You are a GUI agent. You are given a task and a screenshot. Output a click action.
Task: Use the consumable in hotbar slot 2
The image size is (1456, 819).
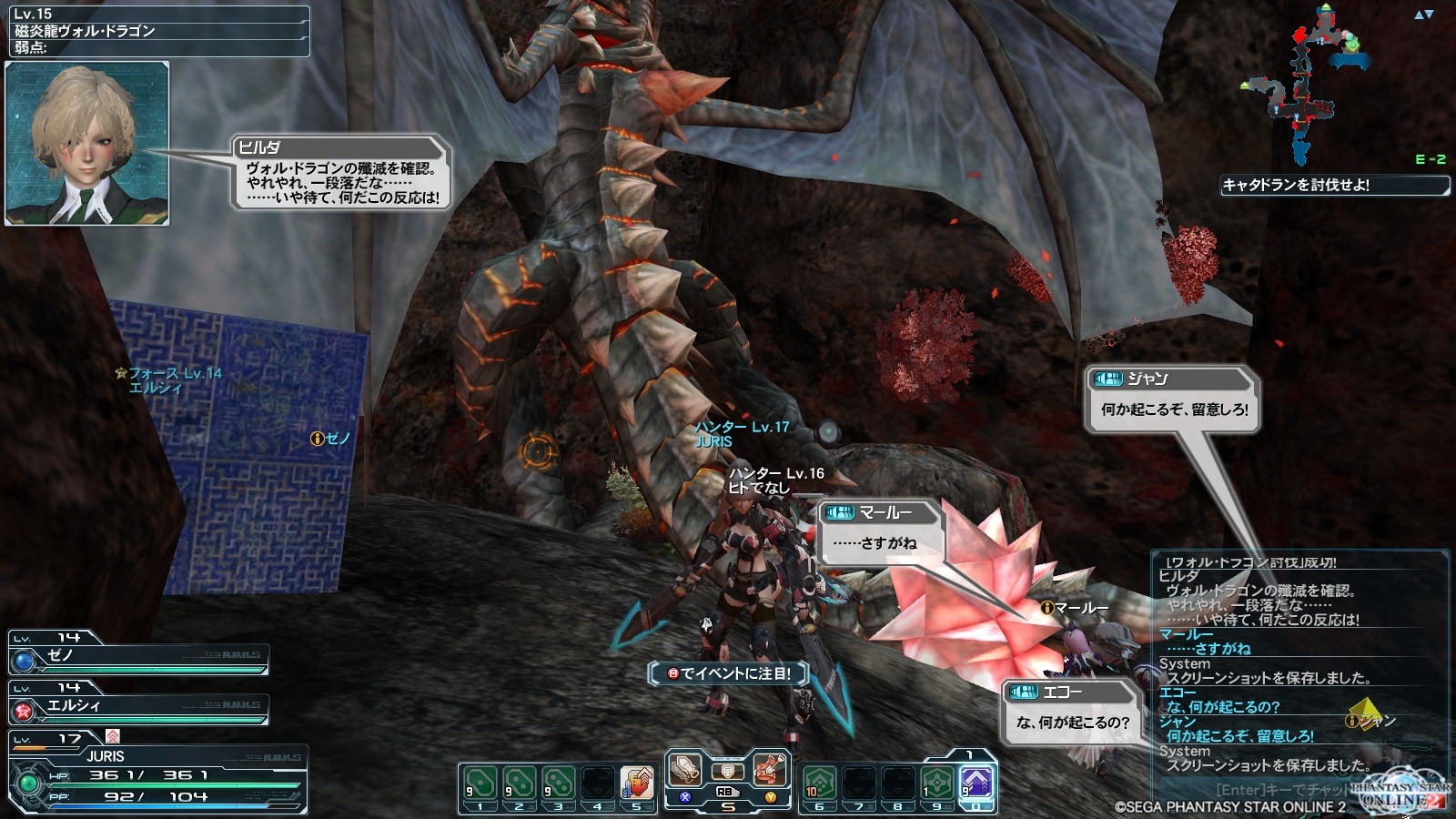(520, 784)
